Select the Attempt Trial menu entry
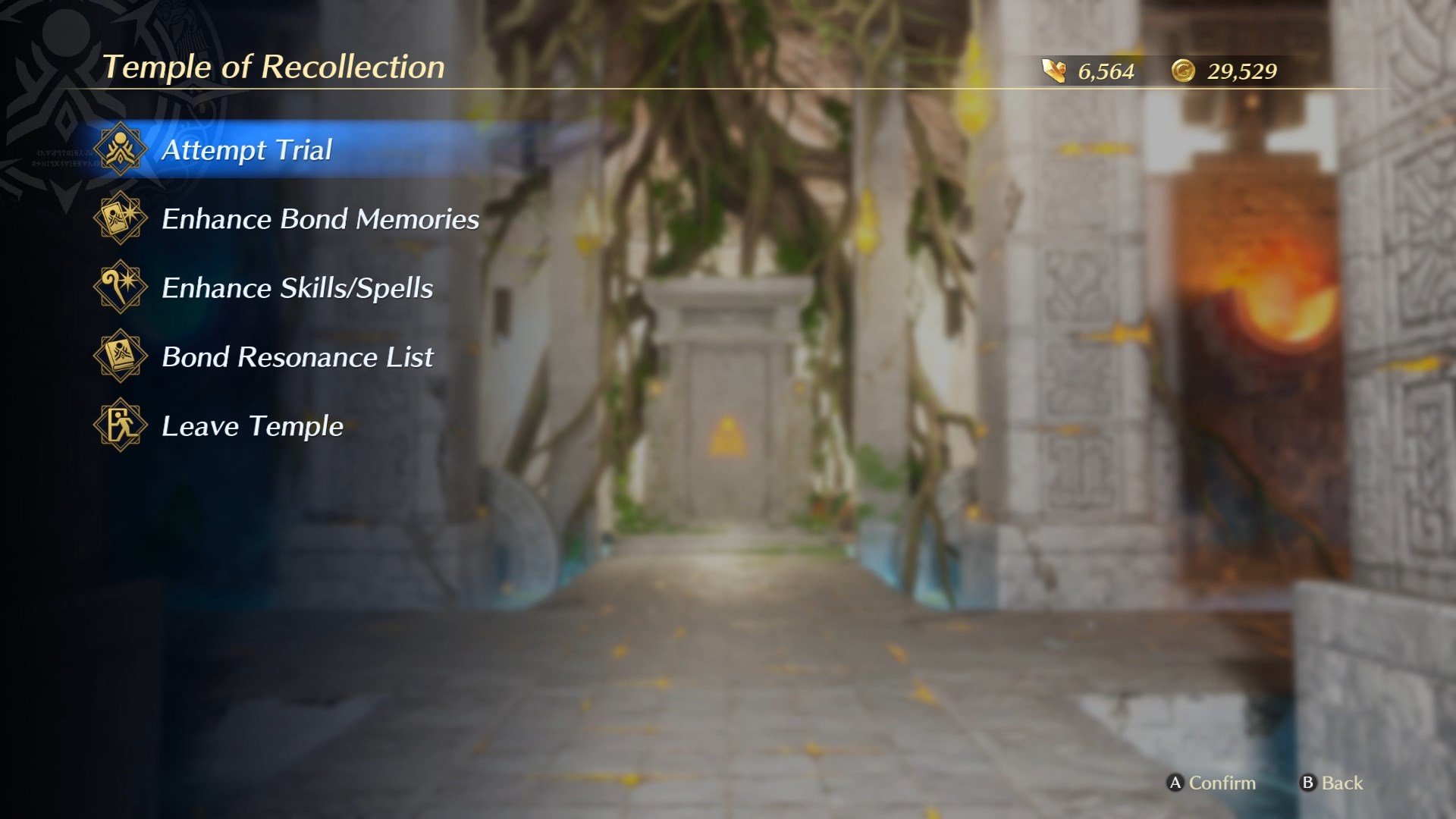Screen dimensions: 1456x819 pos(246,150)
